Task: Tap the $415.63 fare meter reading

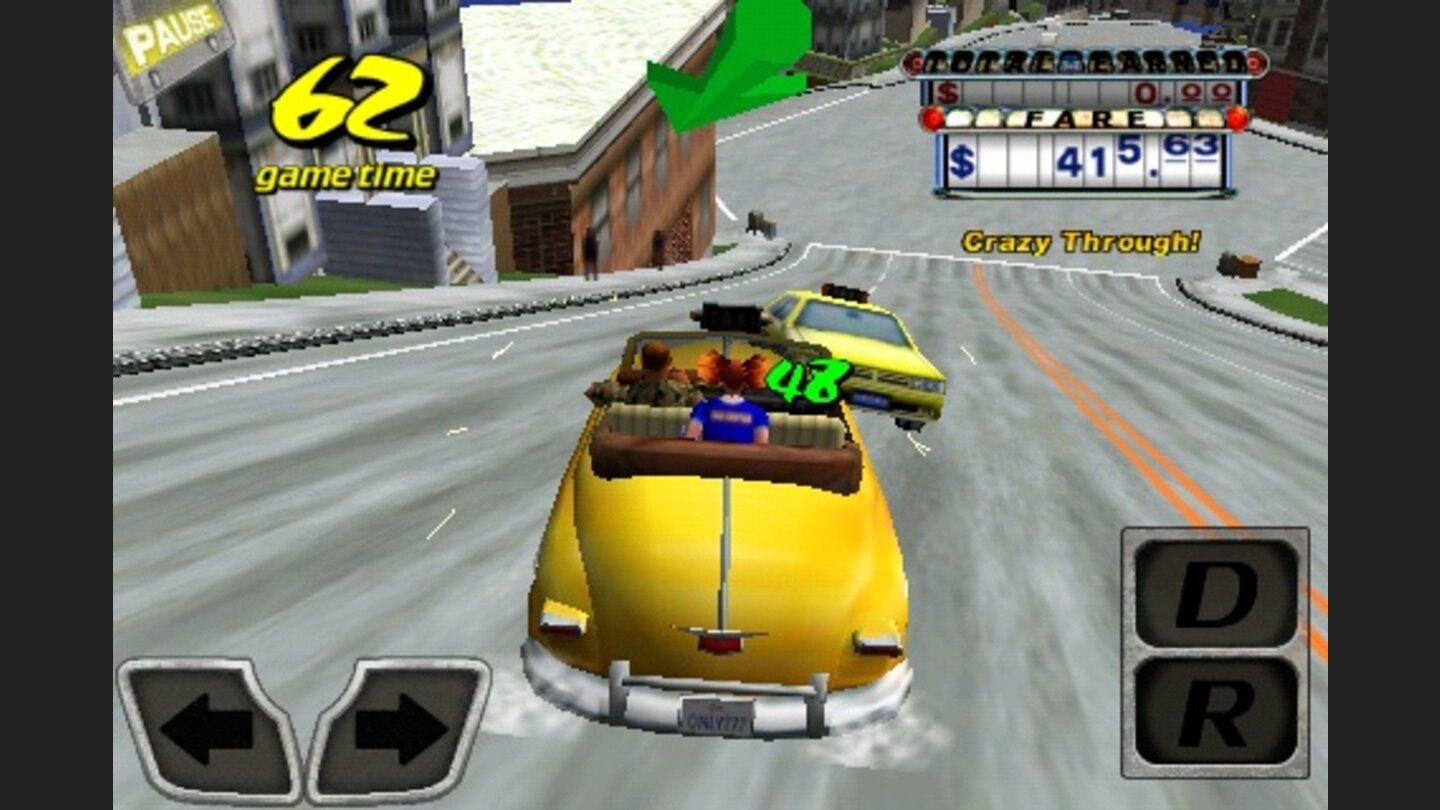Action: [1085, 160]
